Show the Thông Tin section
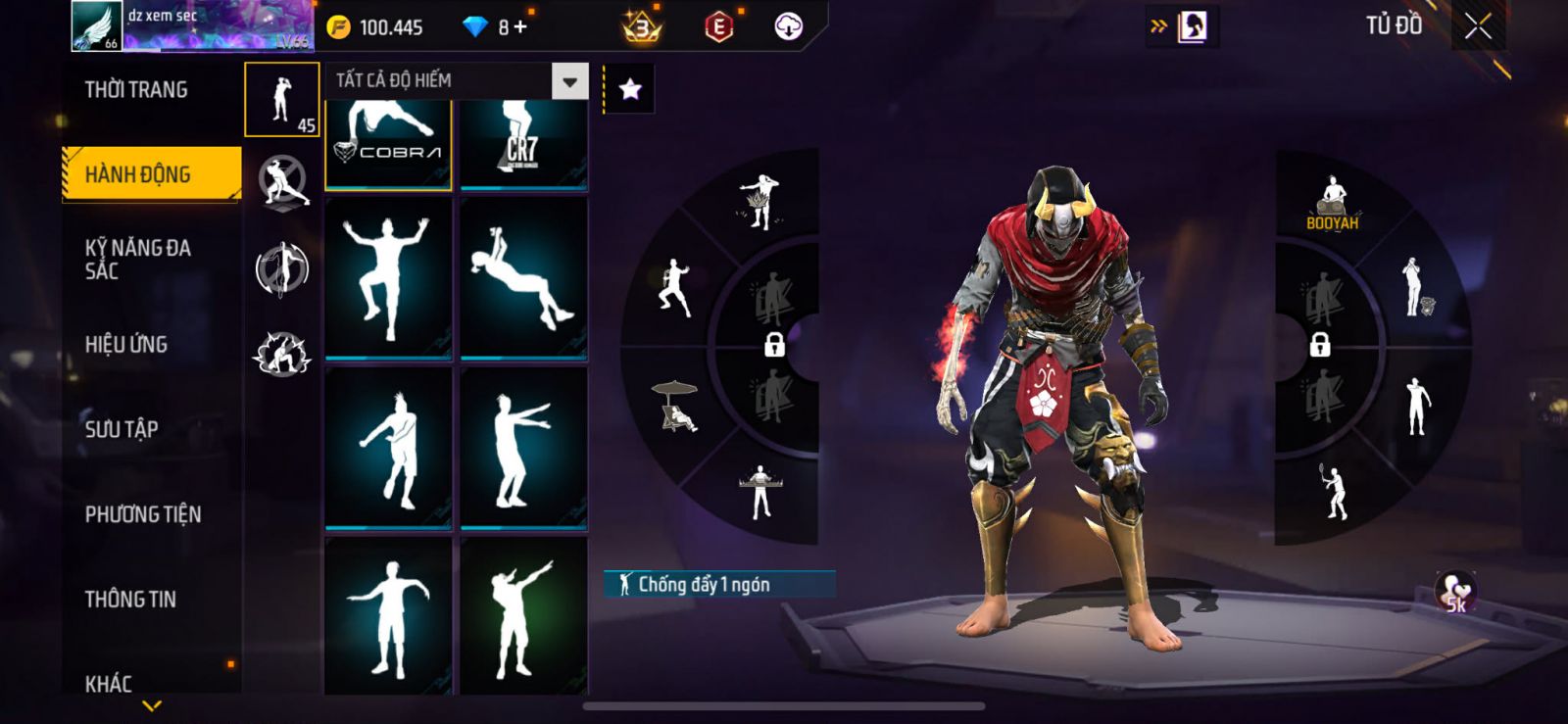1568x724 pixels. pos(130,599)
